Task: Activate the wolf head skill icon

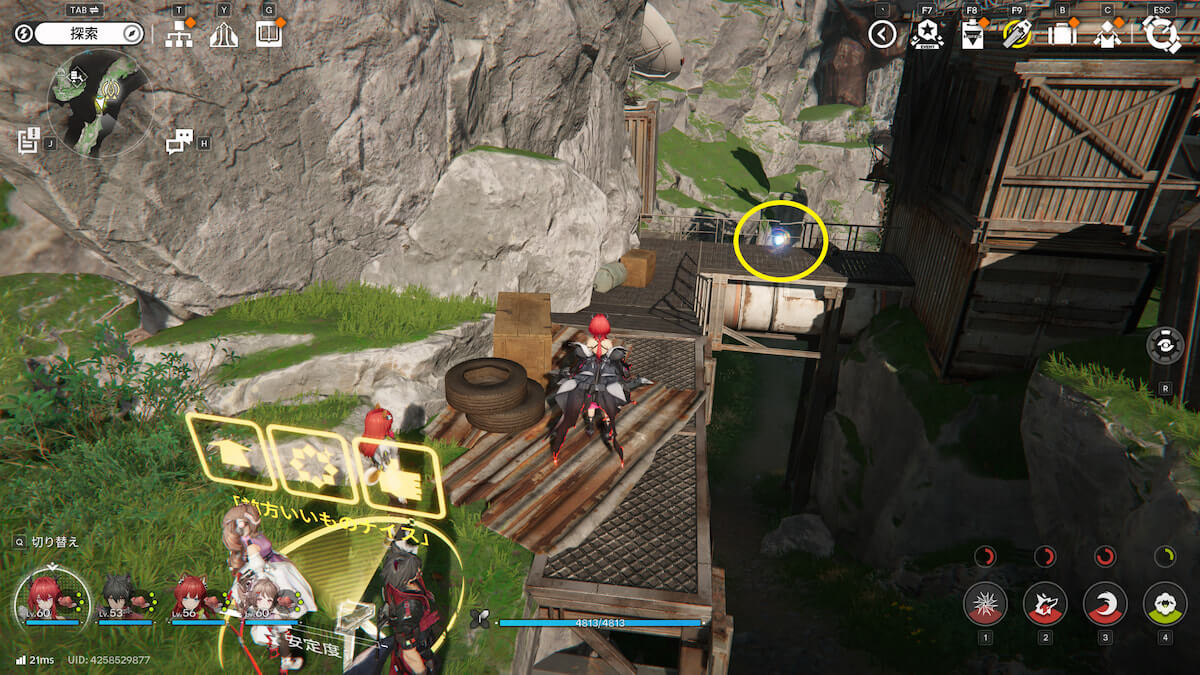Action: tap(1045, 604)
